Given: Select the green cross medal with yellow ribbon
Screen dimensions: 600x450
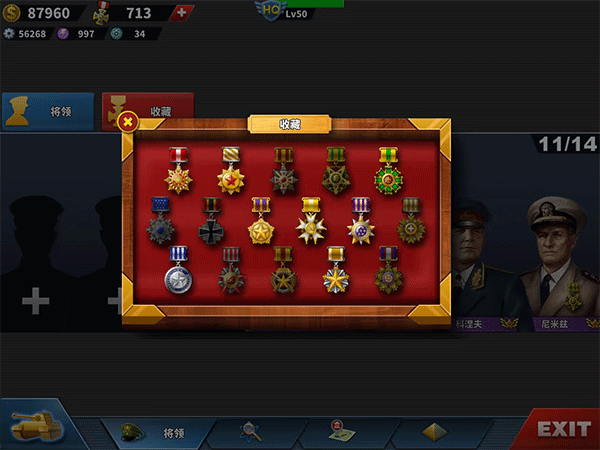Looking at the screenshot, I should (388, 172).
